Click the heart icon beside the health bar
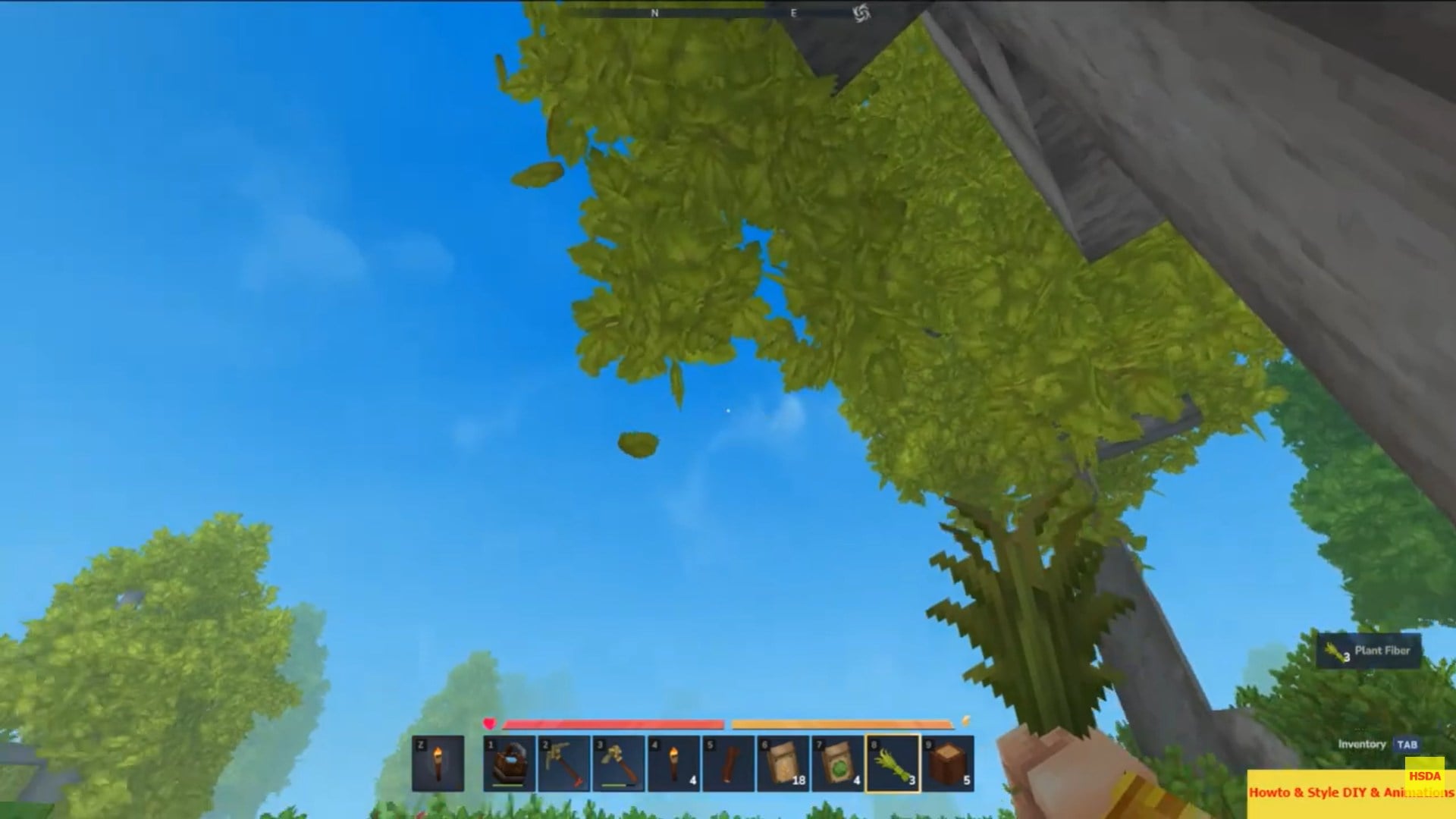The image size is (1456, 819). pos(490,722)
